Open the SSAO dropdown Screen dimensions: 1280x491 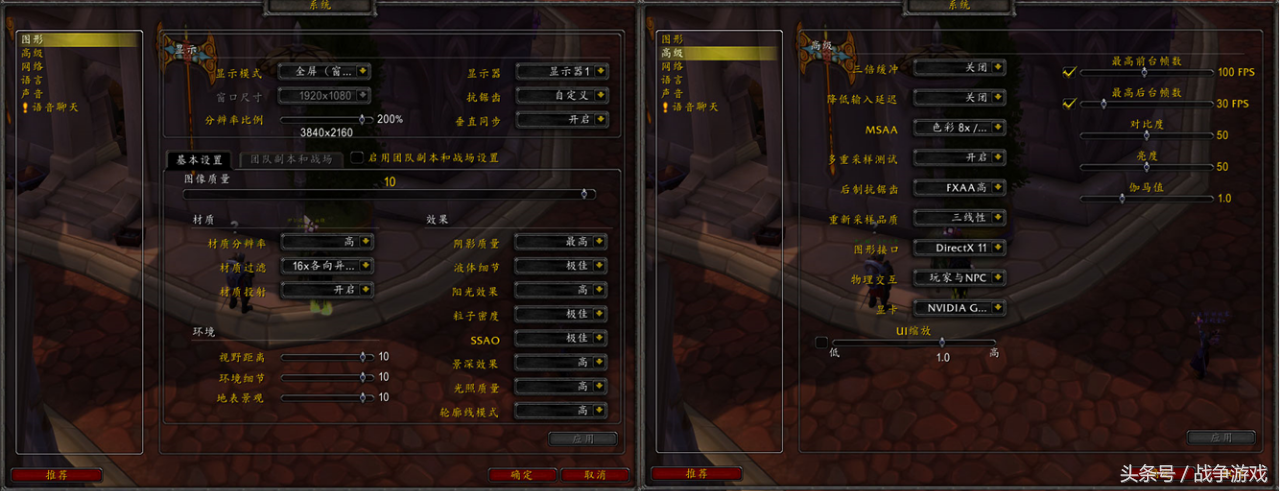pos(561,339)
